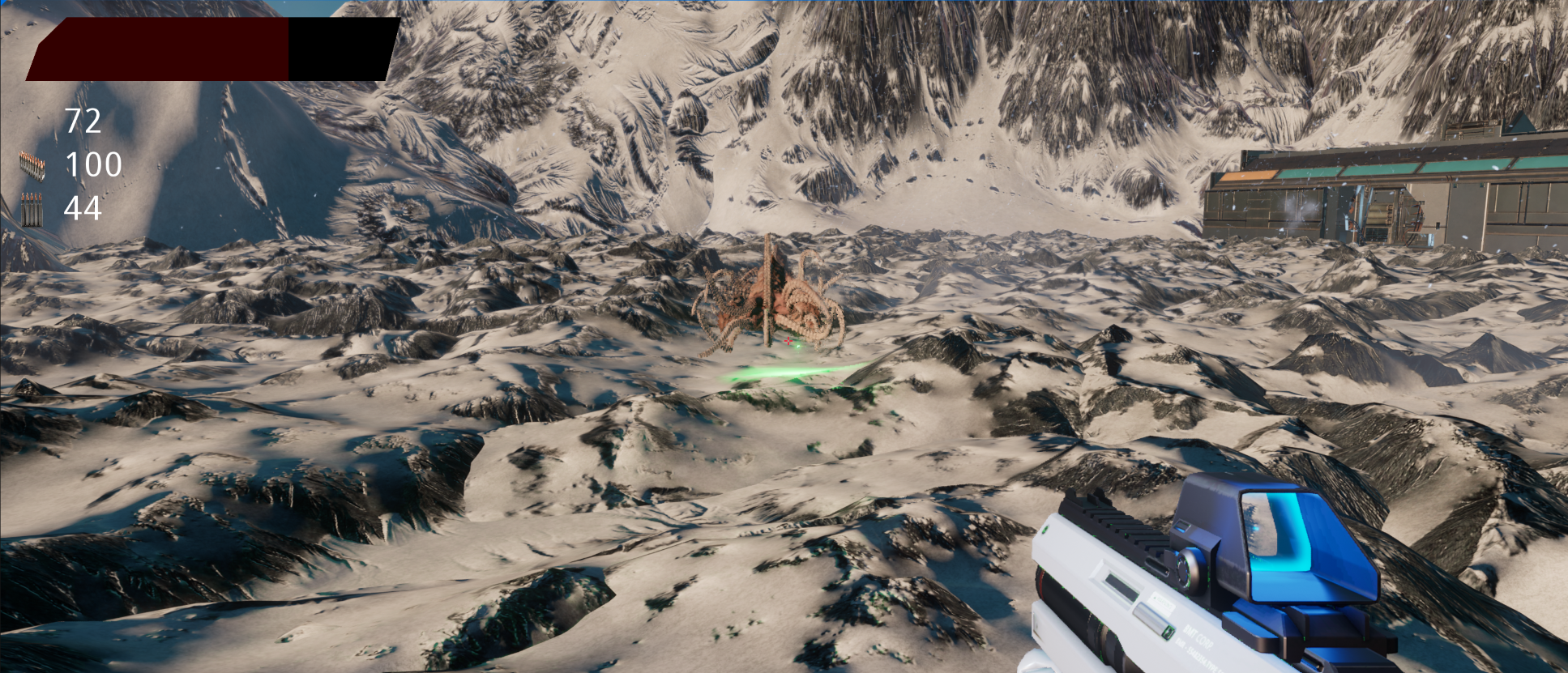Select the five upright cartridges icon

32,210
